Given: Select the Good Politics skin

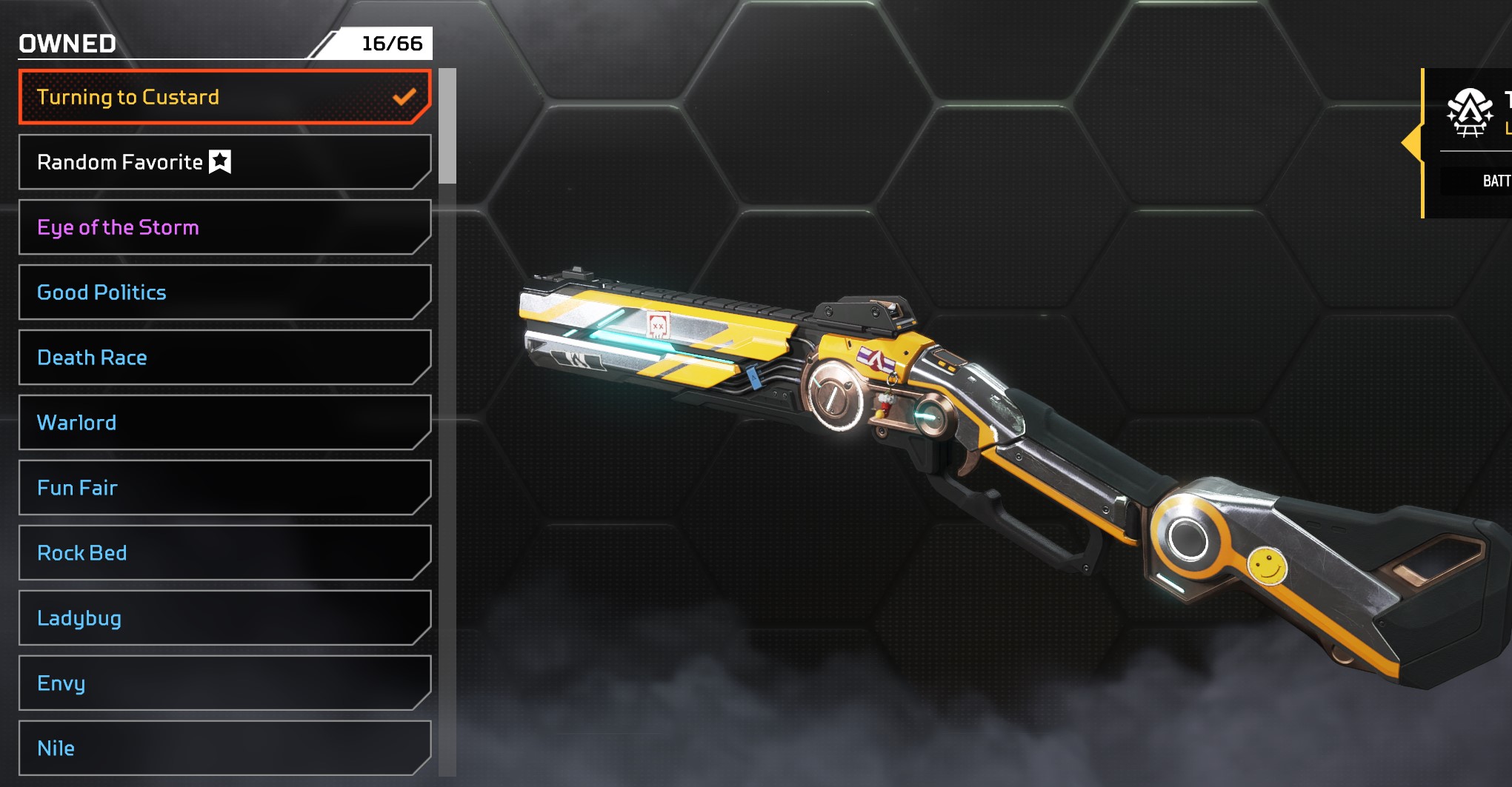Looking at the screenshot, I should (224, 292).
